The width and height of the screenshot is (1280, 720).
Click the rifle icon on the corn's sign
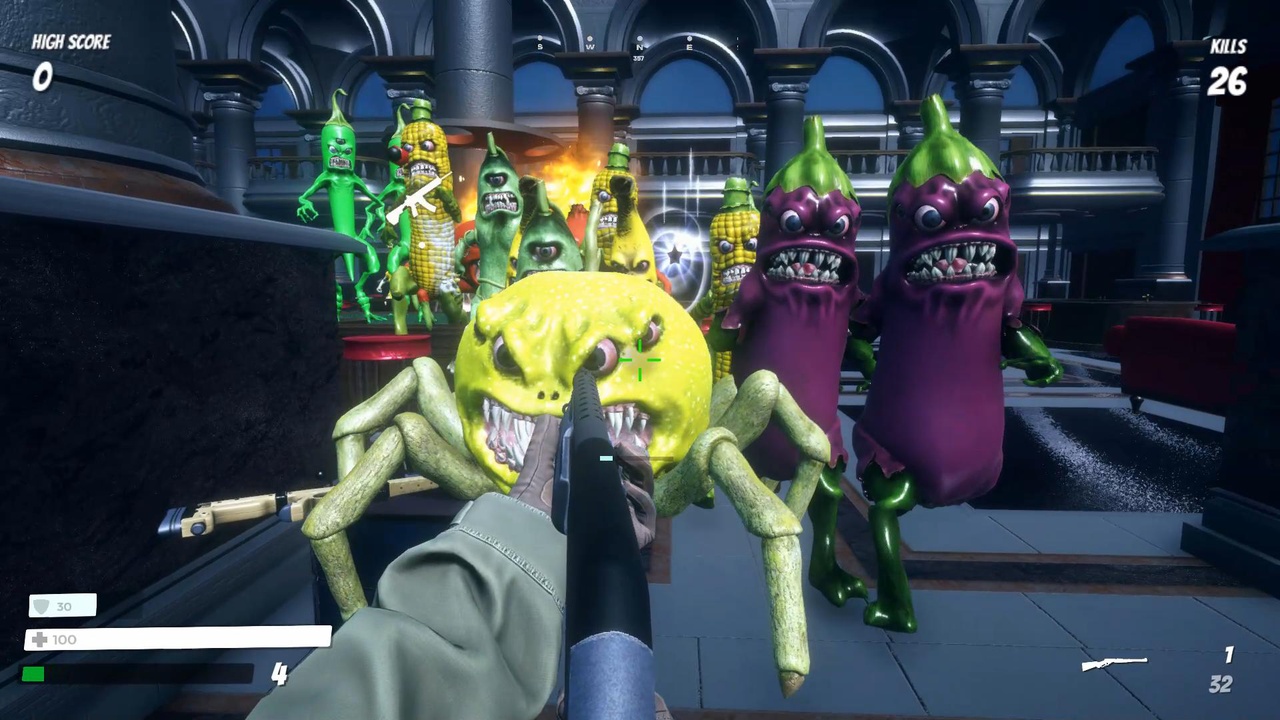tap(415, 198)
